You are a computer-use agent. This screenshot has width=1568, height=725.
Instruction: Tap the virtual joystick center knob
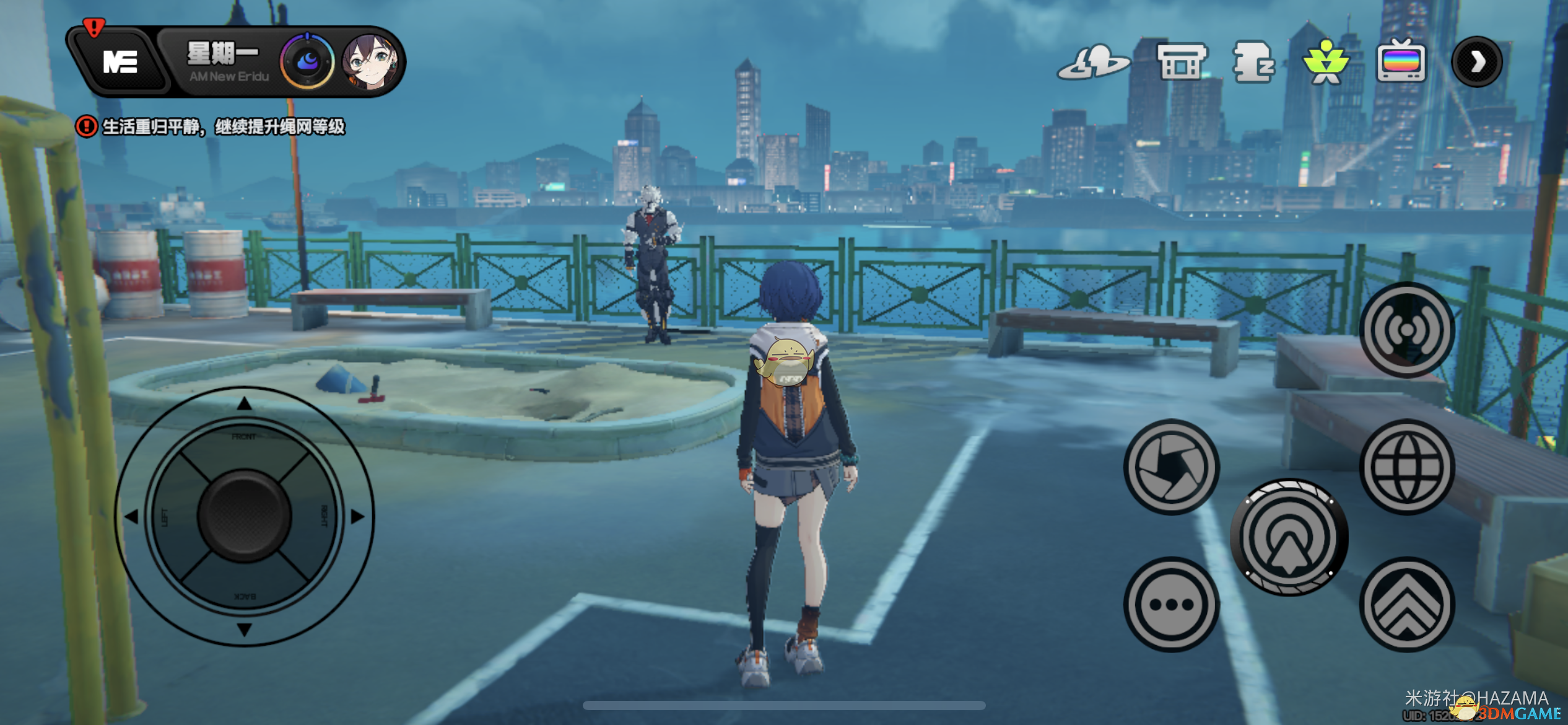coord(244,516)
